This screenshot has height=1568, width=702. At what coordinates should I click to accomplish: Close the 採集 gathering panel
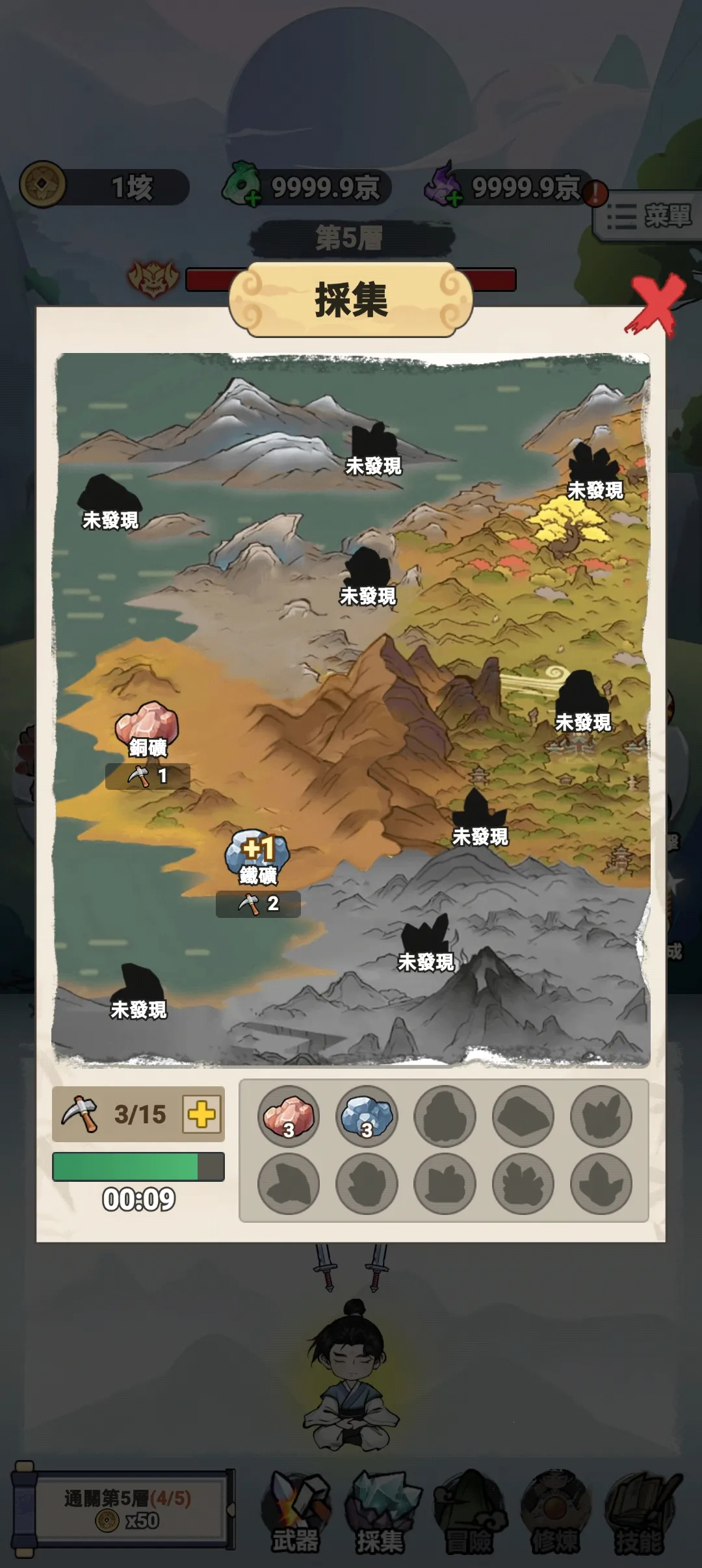[656, 305]
